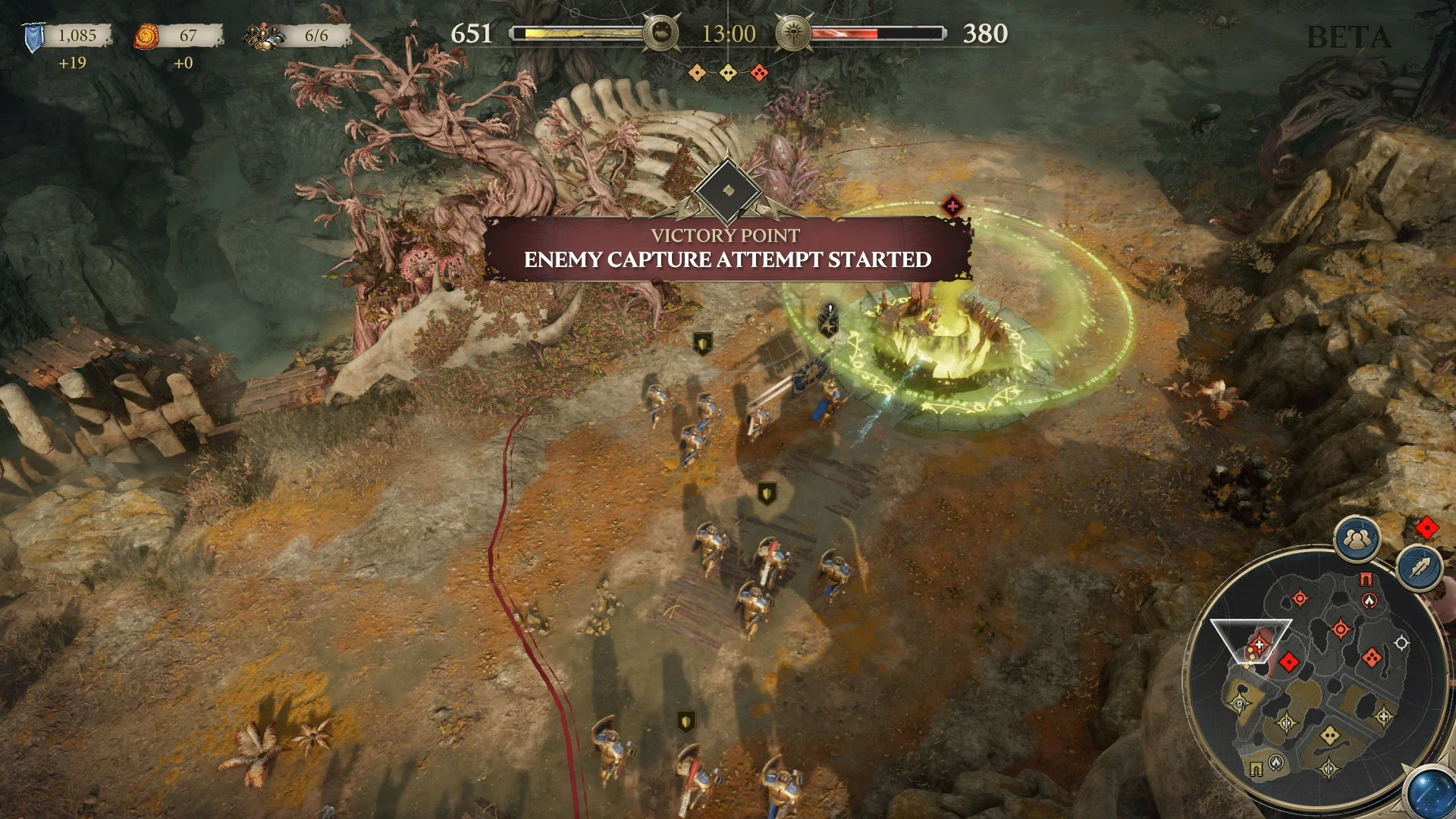Select the red three-dot victory point on minimap
Viewport: 1456px width, 819px height.
pyautogui.click(x=1371, y=657)
